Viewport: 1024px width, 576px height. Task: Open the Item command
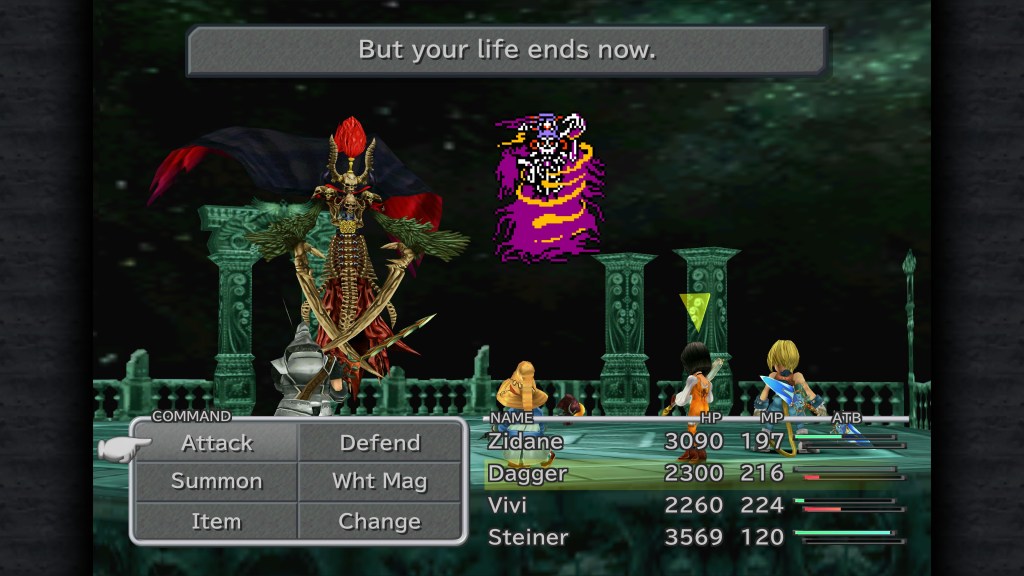coord(217,521)
